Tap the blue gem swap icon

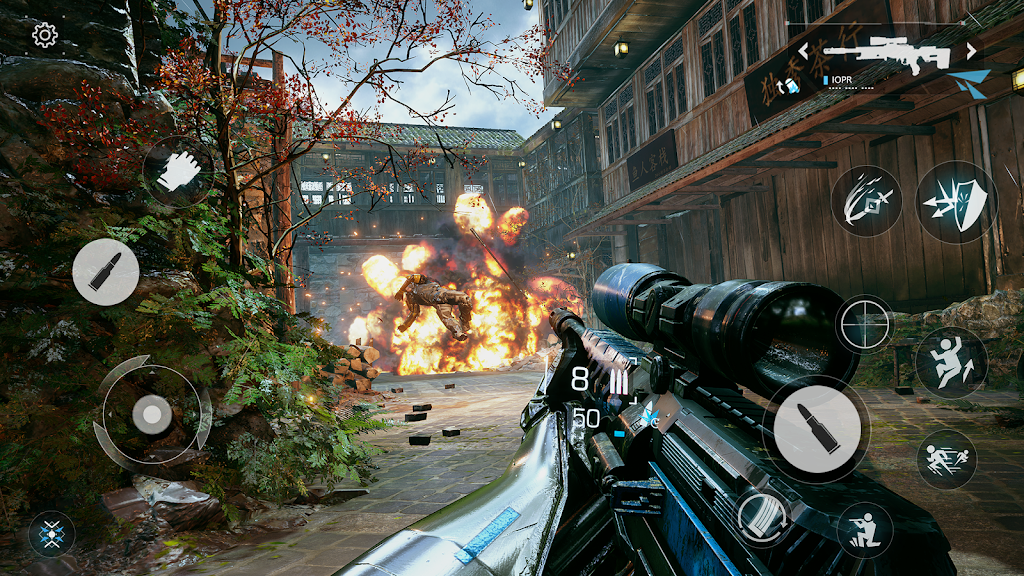coord(790,87)
